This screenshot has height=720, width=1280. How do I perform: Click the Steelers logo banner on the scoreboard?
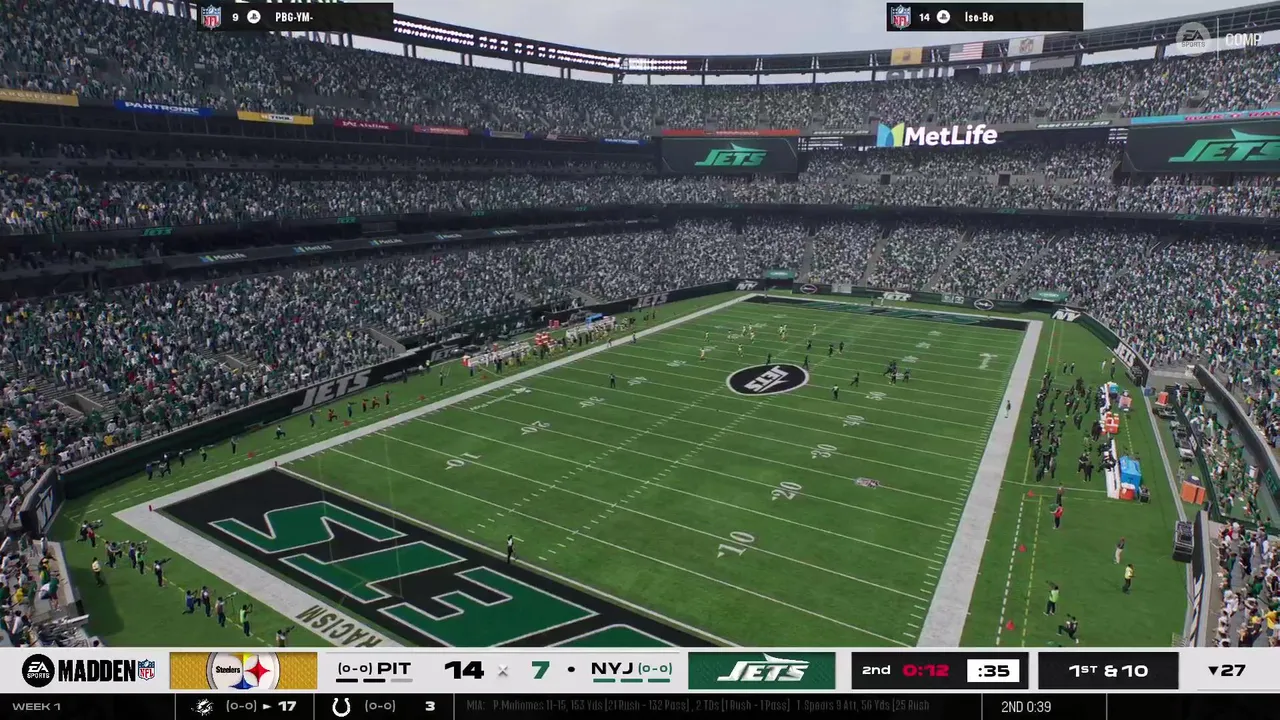[x=243, y=671]
